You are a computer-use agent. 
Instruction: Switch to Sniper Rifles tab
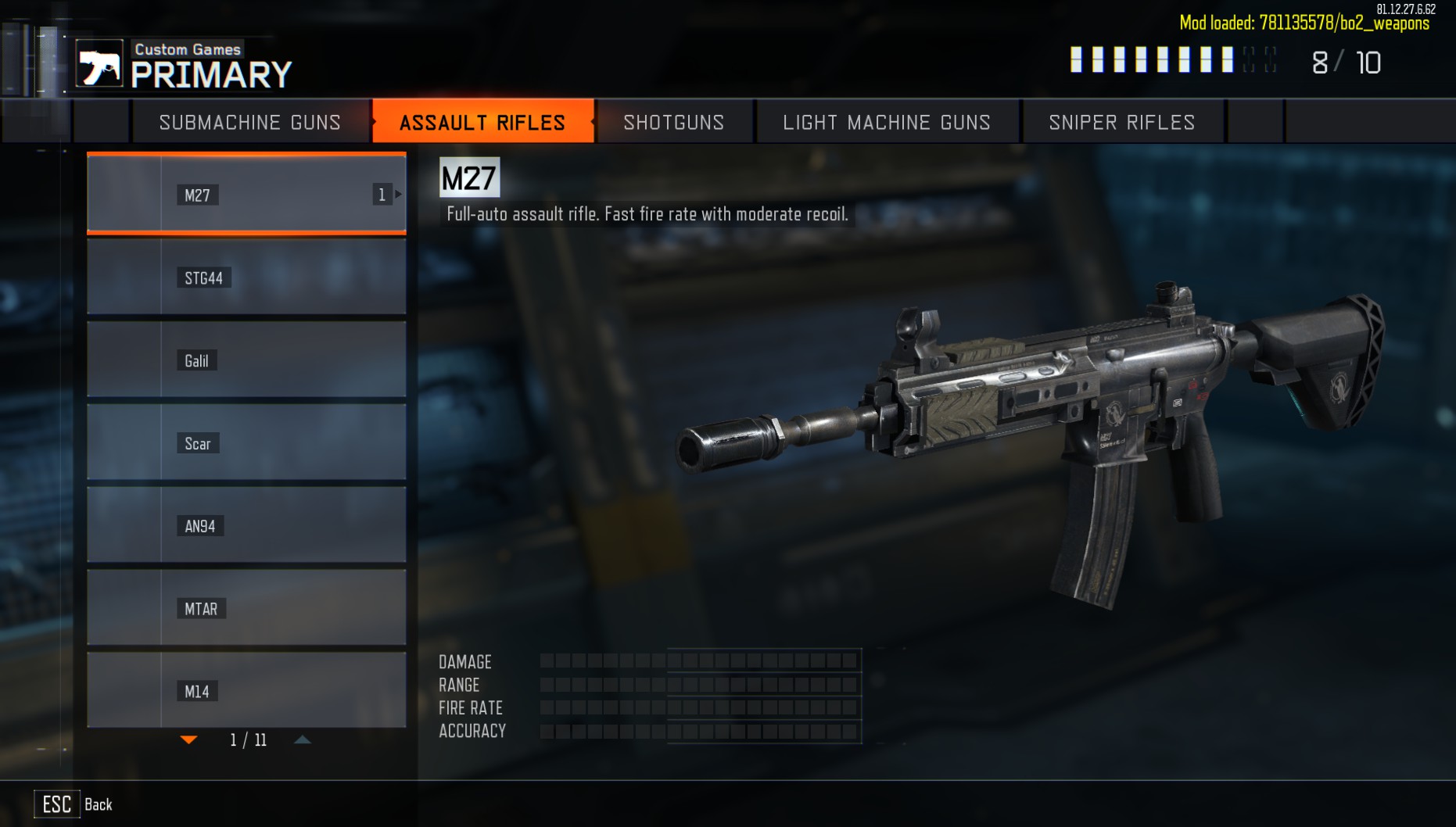[1121, 122]
